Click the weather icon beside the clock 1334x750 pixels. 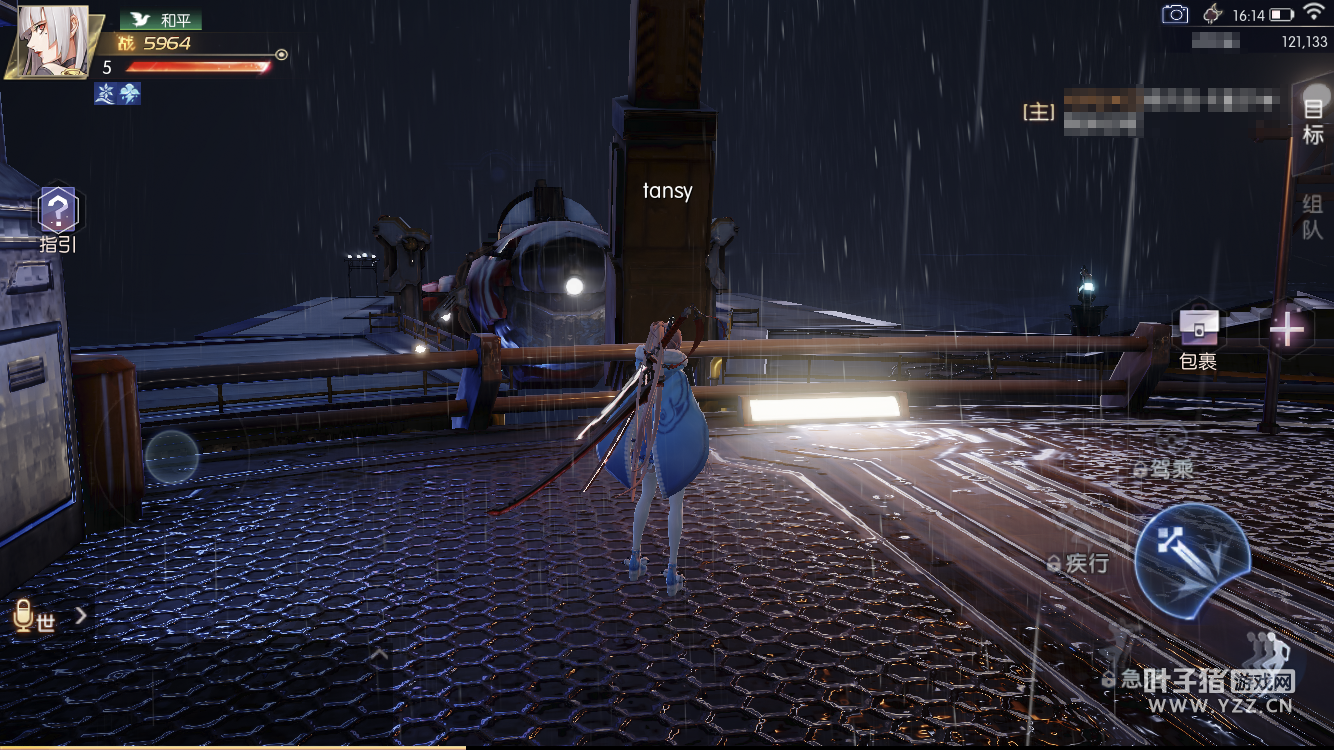[x=1213, y=14]
